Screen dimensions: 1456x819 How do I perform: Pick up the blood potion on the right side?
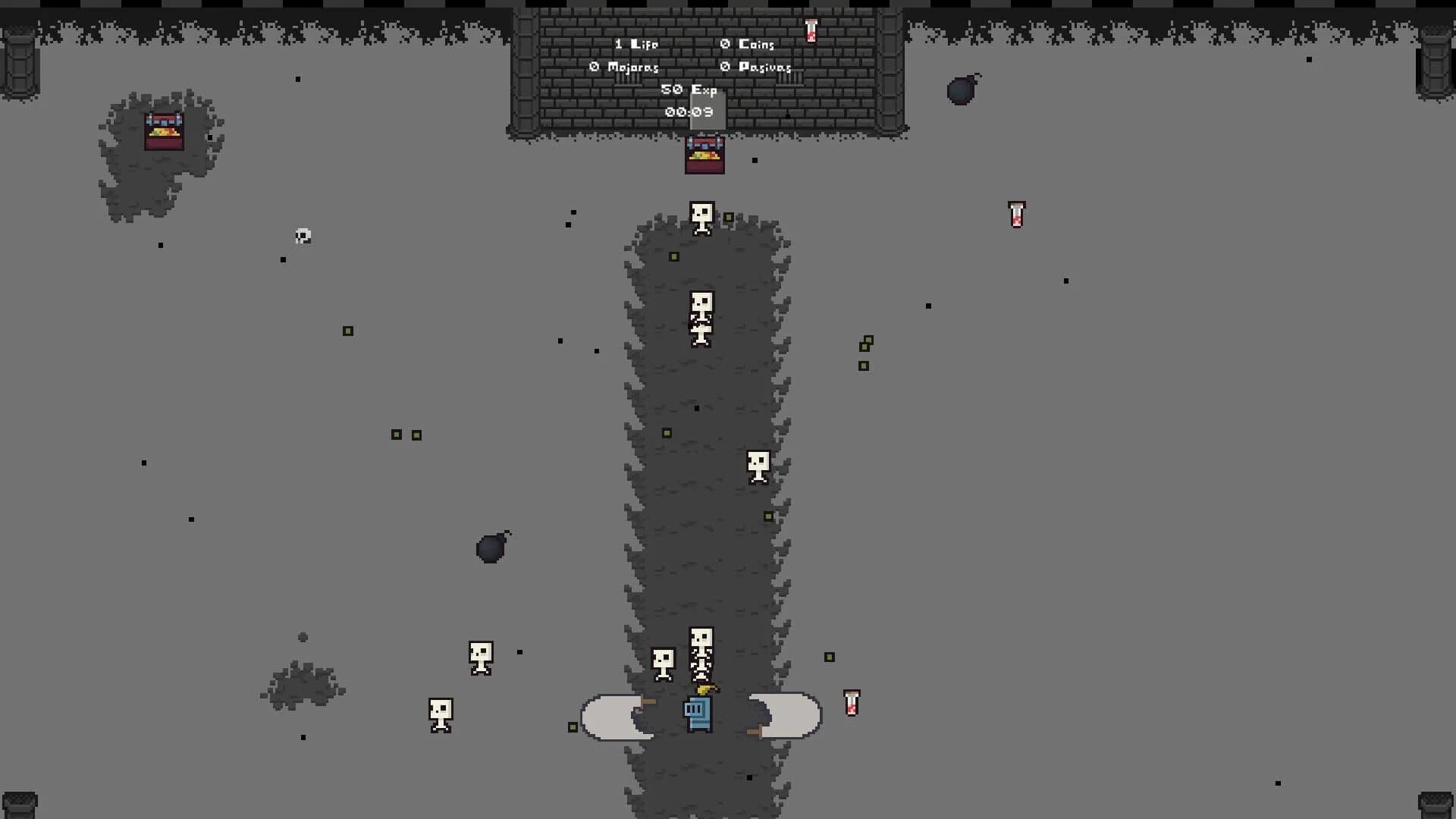pyautogui.click(x=1016, y=215)
